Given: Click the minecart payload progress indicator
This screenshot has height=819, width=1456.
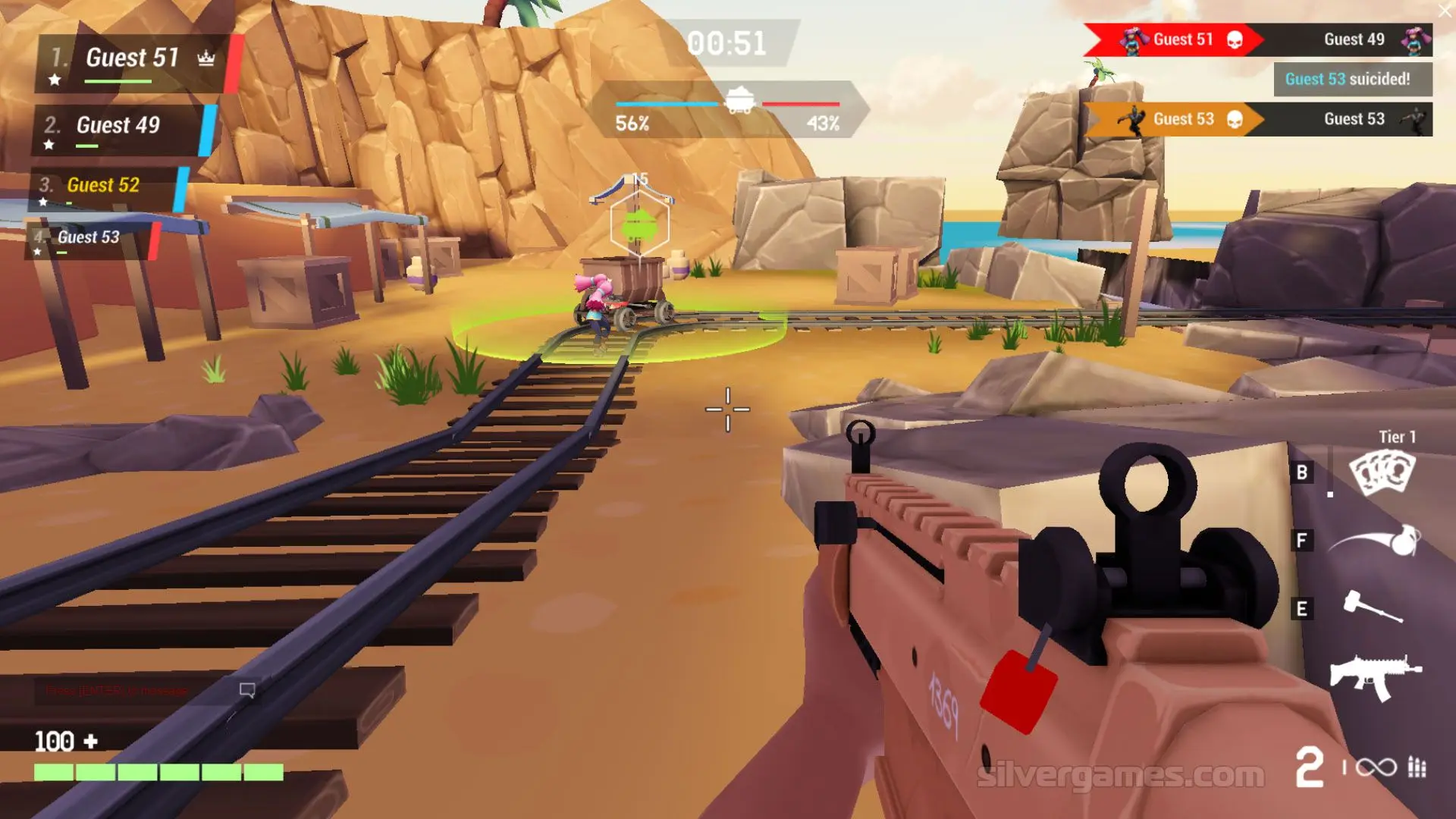Looking at the screenshot, I should point(739,101).
